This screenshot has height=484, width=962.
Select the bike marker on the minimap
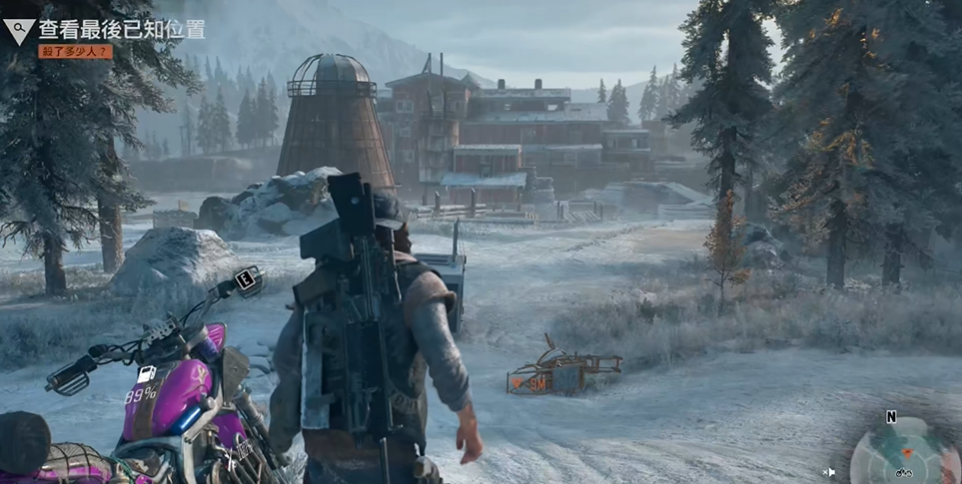pyautogui.click(x=903, y=472)
